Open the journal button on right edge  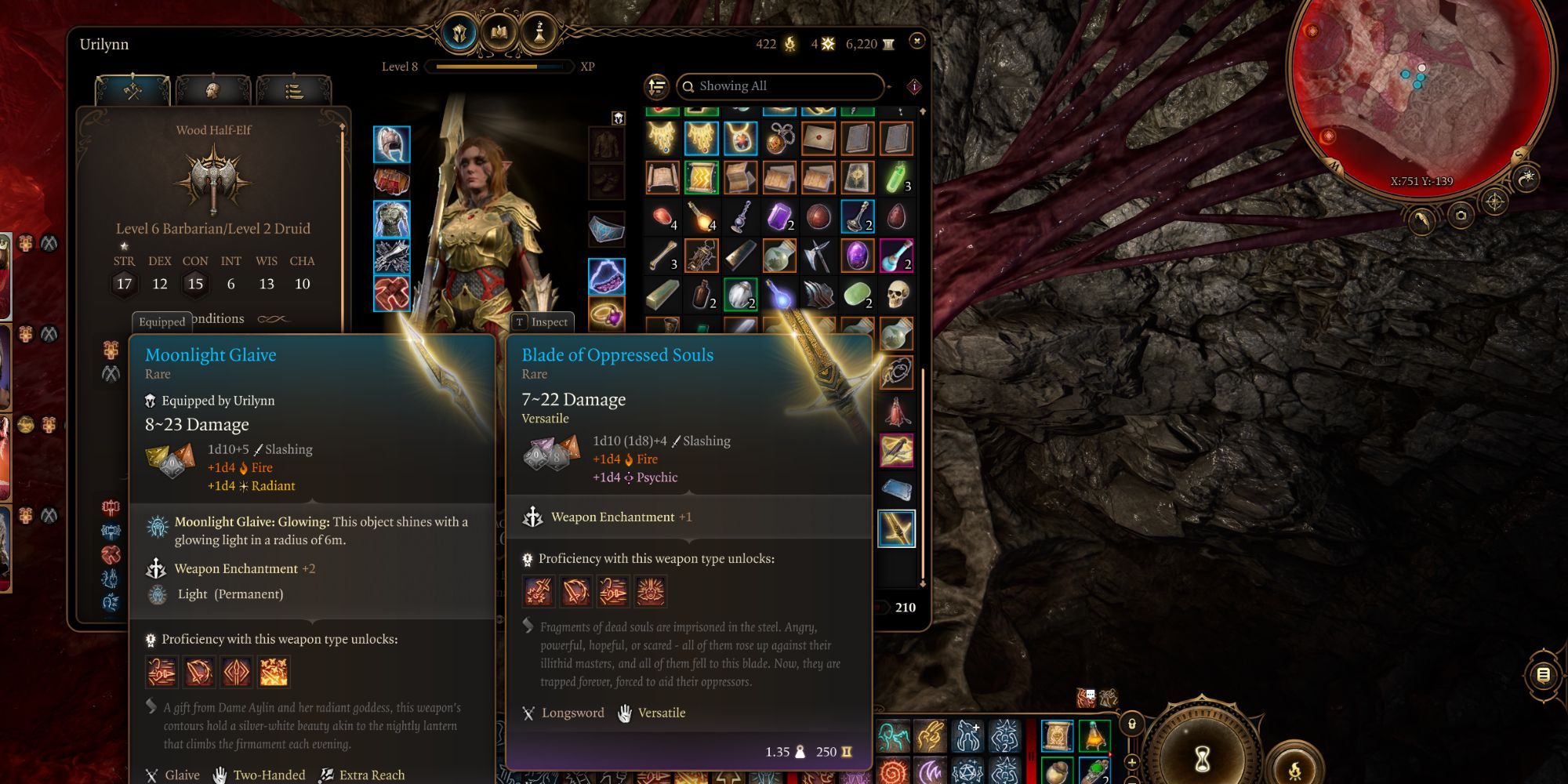[1543, 674]
